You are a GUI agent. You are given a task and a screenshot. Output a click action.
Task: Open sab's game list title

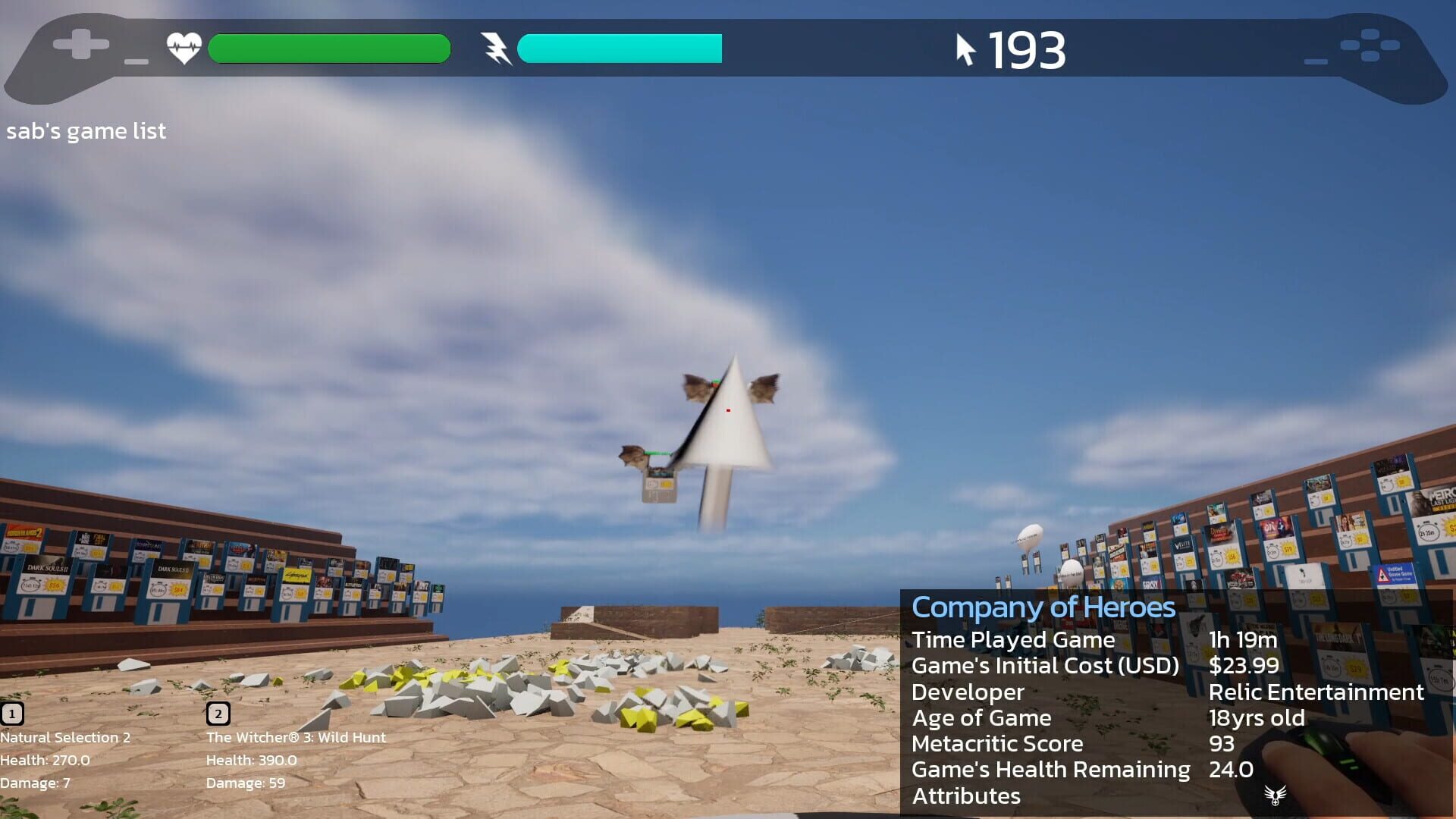pos(86,130)
